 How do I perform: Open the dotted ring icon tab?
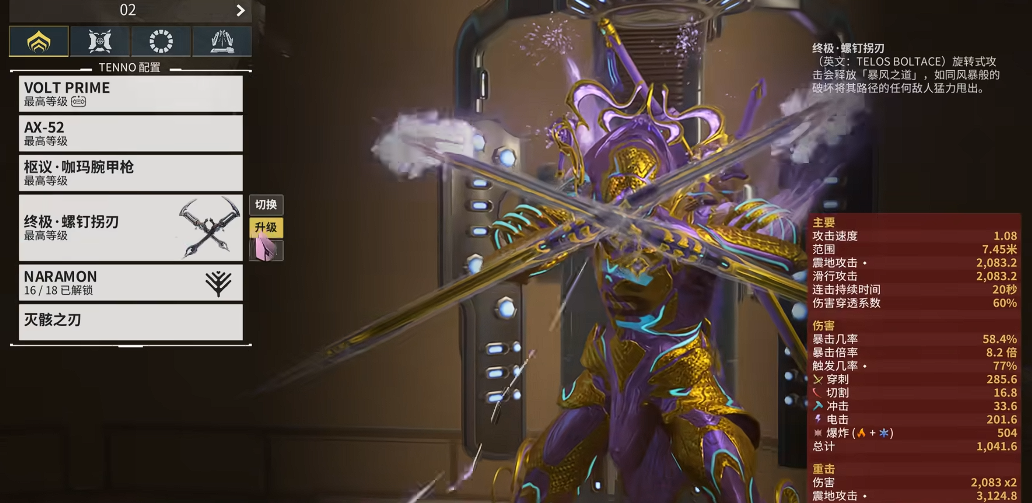[160, 41]
